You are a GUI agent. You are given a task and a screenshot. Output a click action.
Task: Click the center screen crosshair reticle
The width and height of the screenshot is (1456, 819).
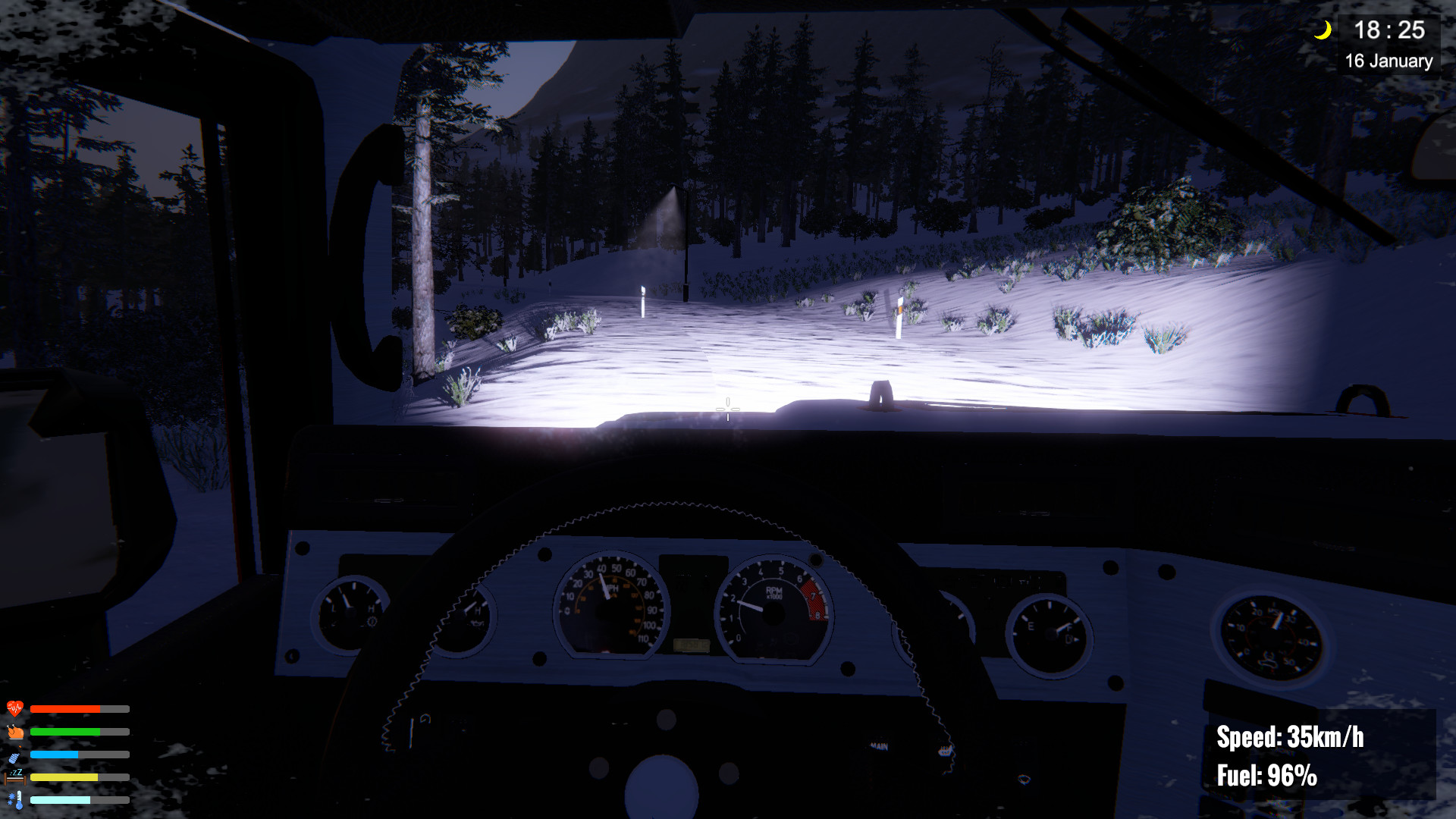tap(727, 408)
